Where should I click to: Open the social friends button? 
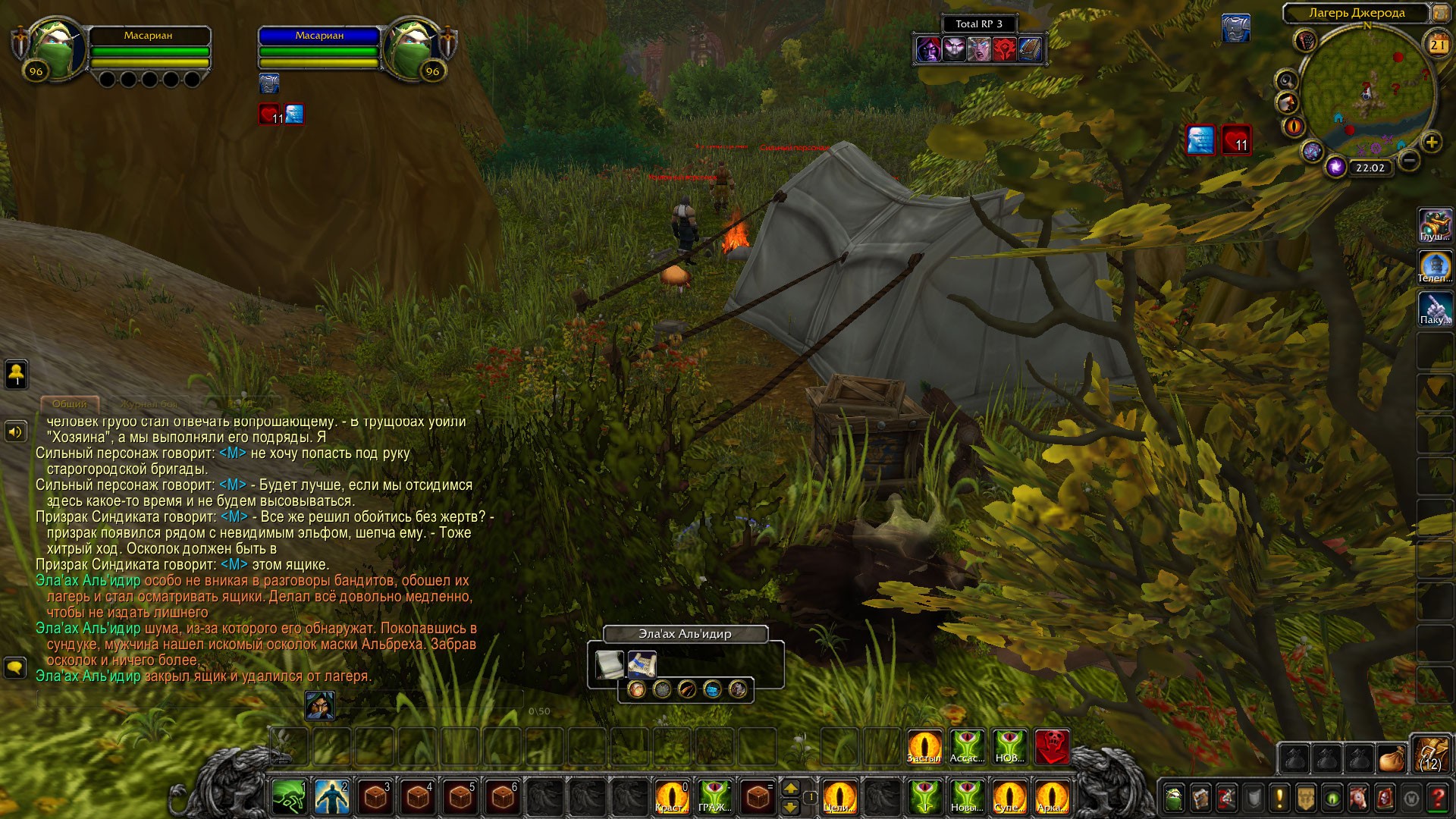tap(16, 374)
